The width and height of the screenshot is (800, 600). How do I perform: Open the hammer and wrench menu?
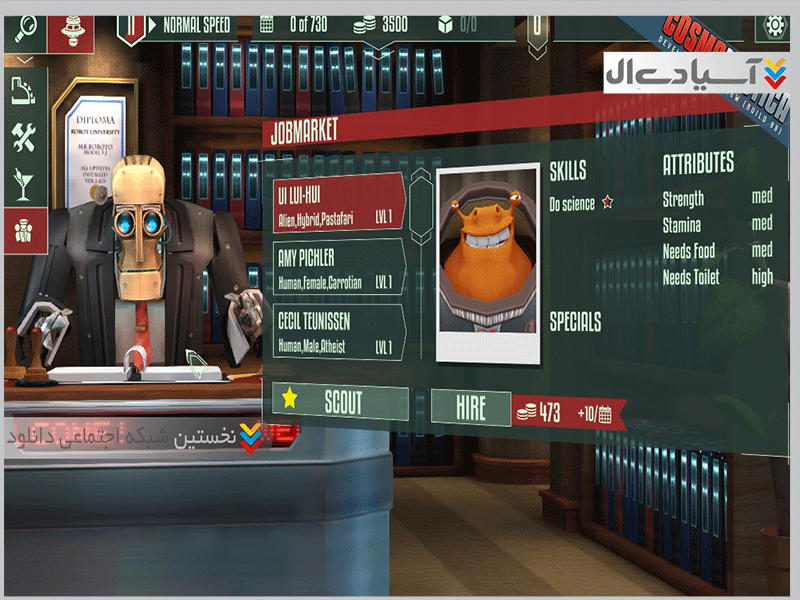(x=23, y=138)
